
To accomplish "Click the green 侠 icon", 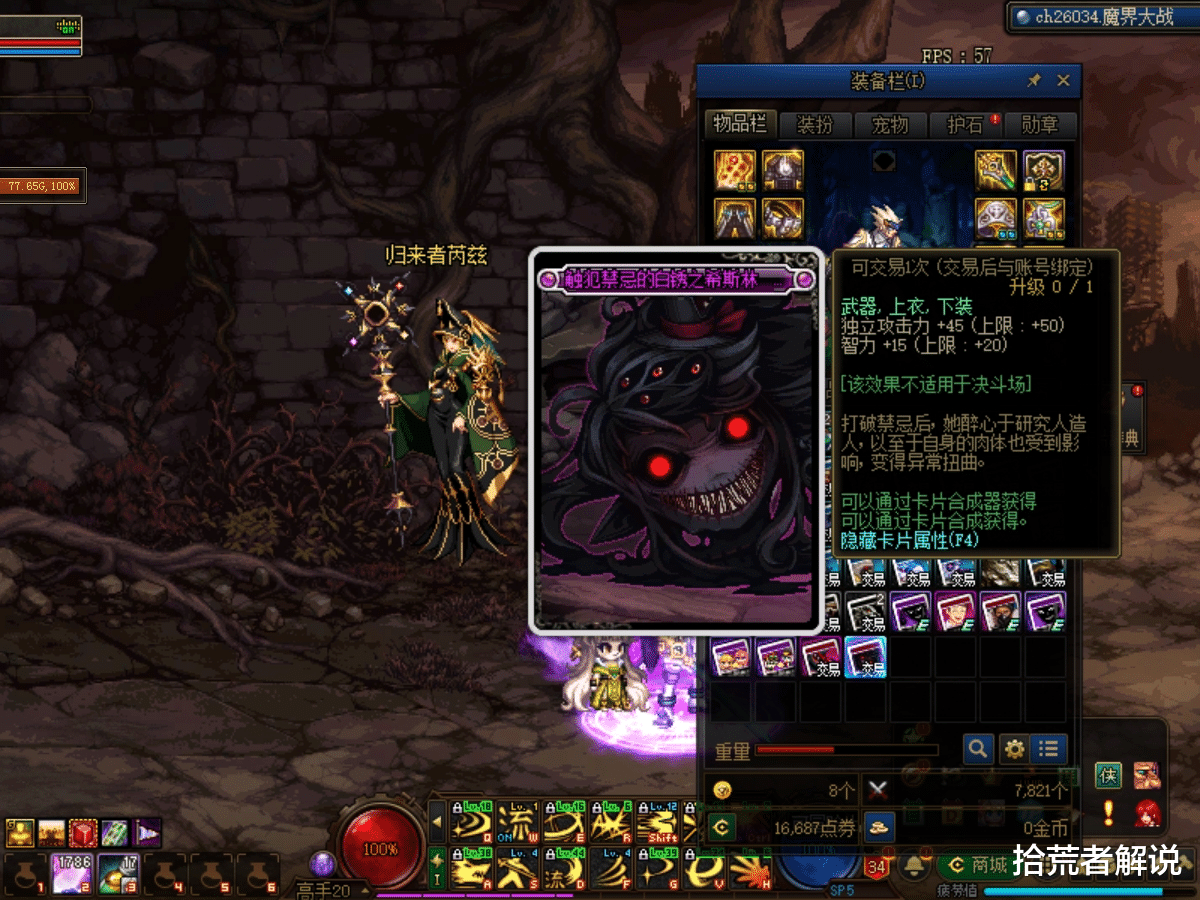I will [x=1108, y=774].
